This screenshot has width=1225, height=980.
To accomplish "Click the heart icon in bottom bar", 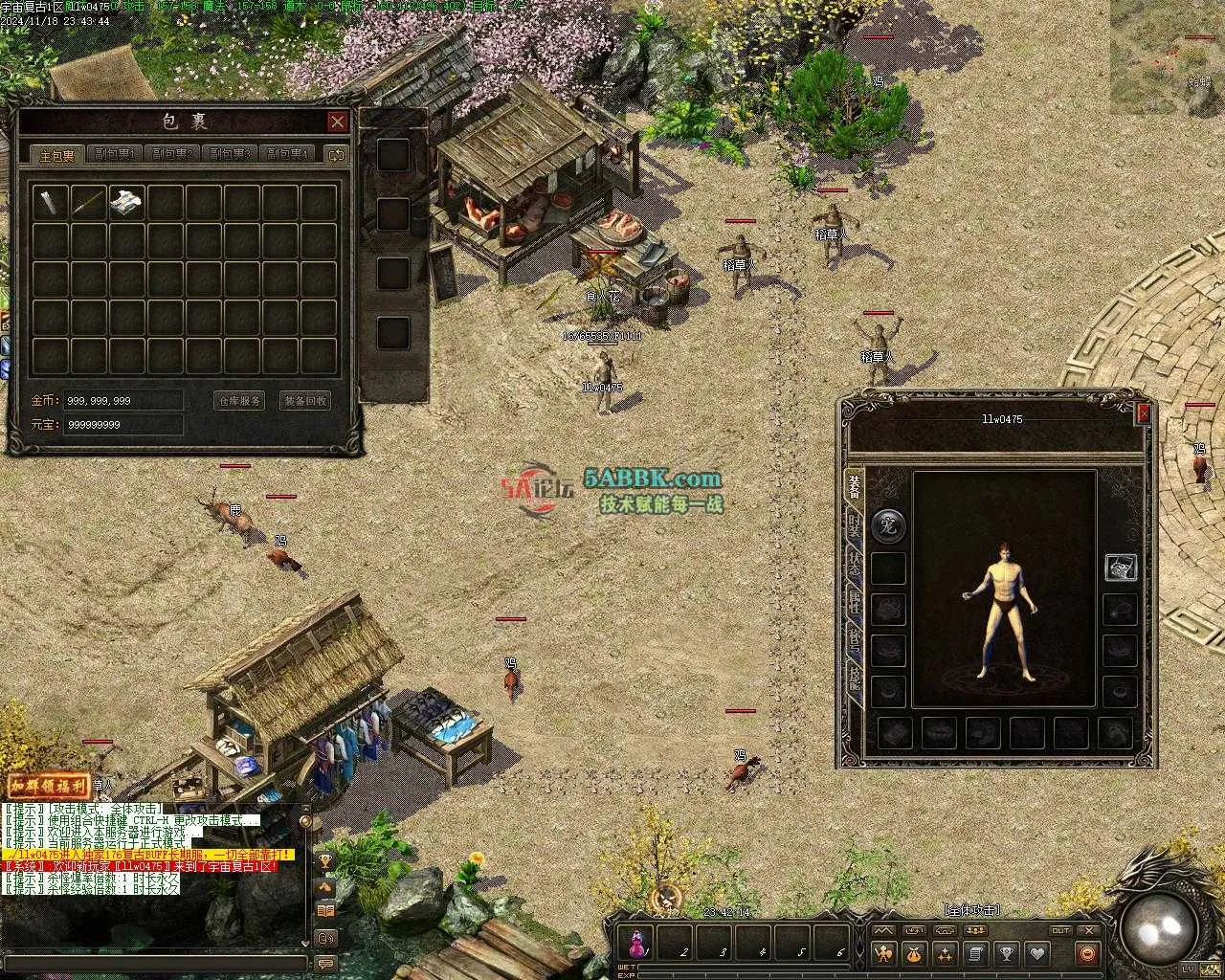I will [x=1036, y=953].
